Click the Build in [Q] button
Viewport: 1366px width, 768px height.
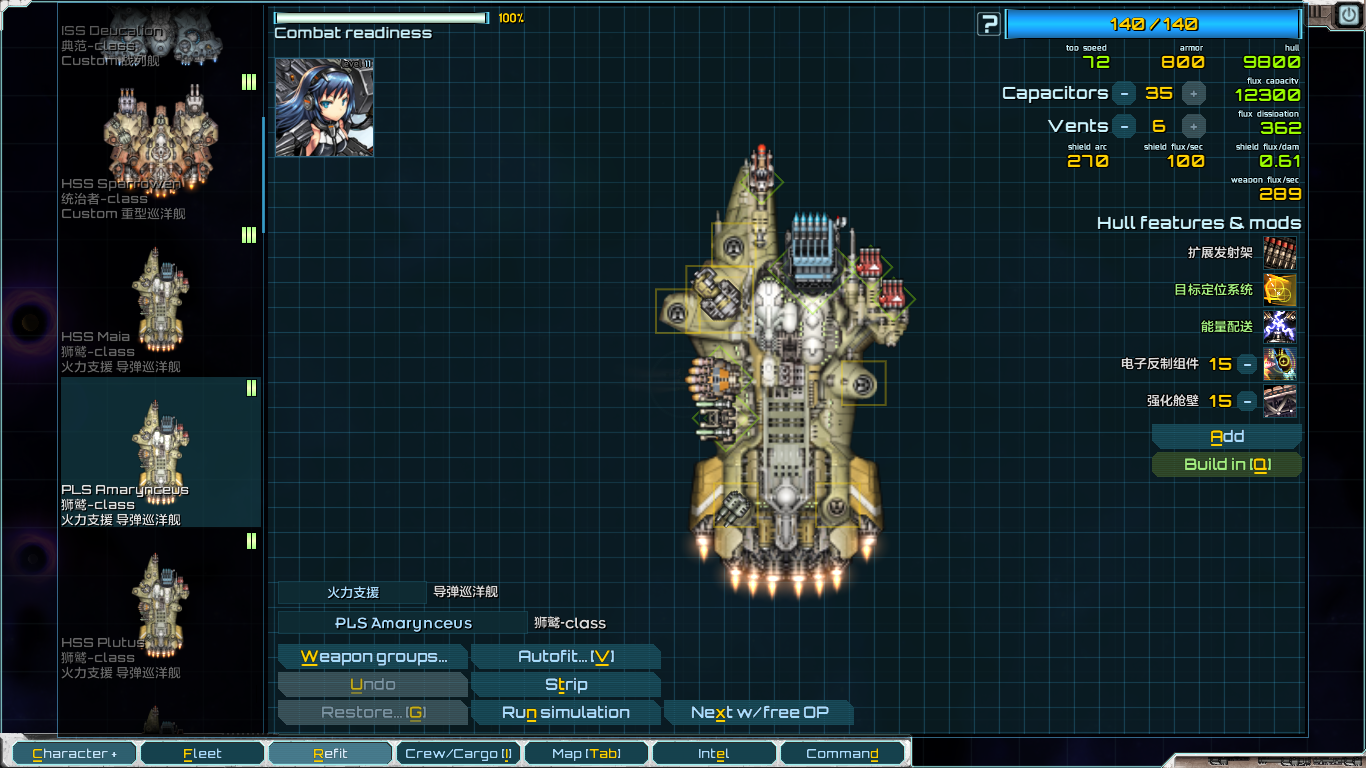pyautogui.click(x=1227, y=464)
